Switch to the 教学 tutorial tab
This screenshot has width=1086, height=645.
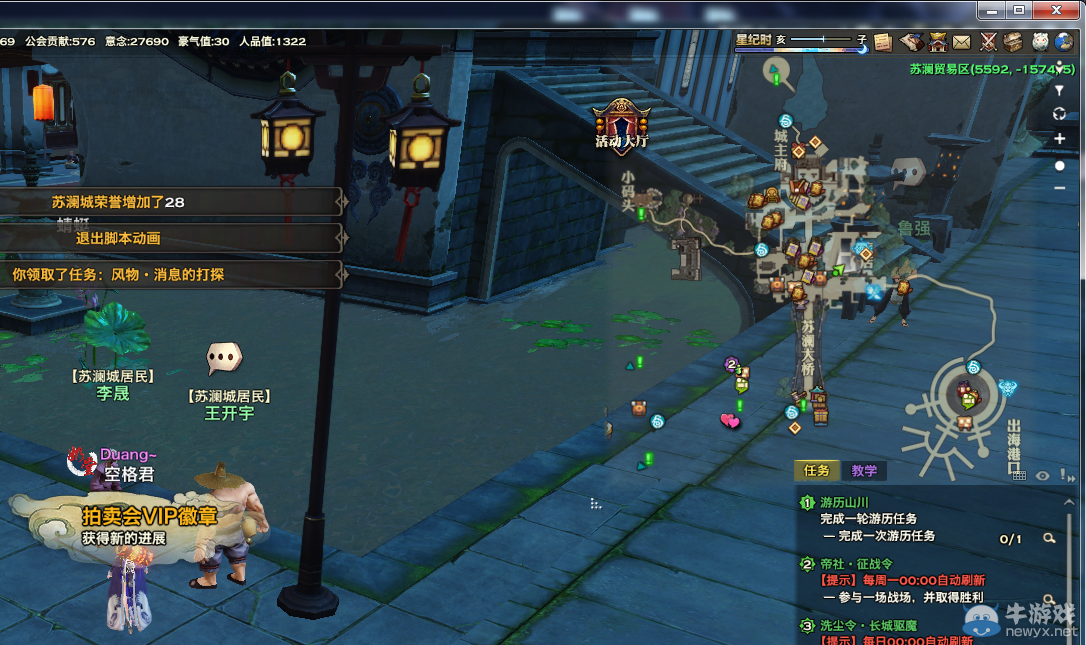tap(864, 470)
